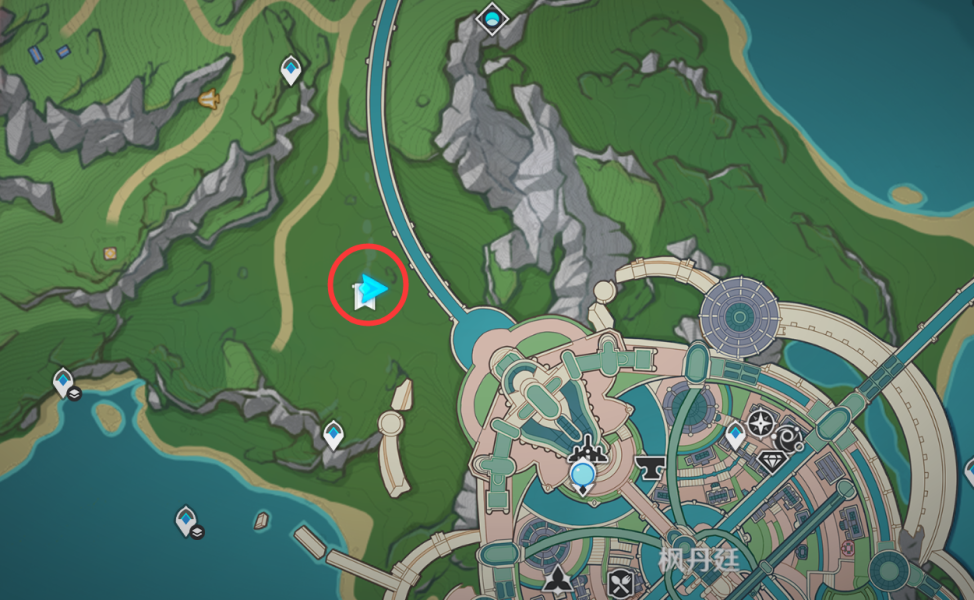This screenshot has height=600, width=974.
Task: Select the fork-and-knife restaurant marker
Action: point(621,581)
